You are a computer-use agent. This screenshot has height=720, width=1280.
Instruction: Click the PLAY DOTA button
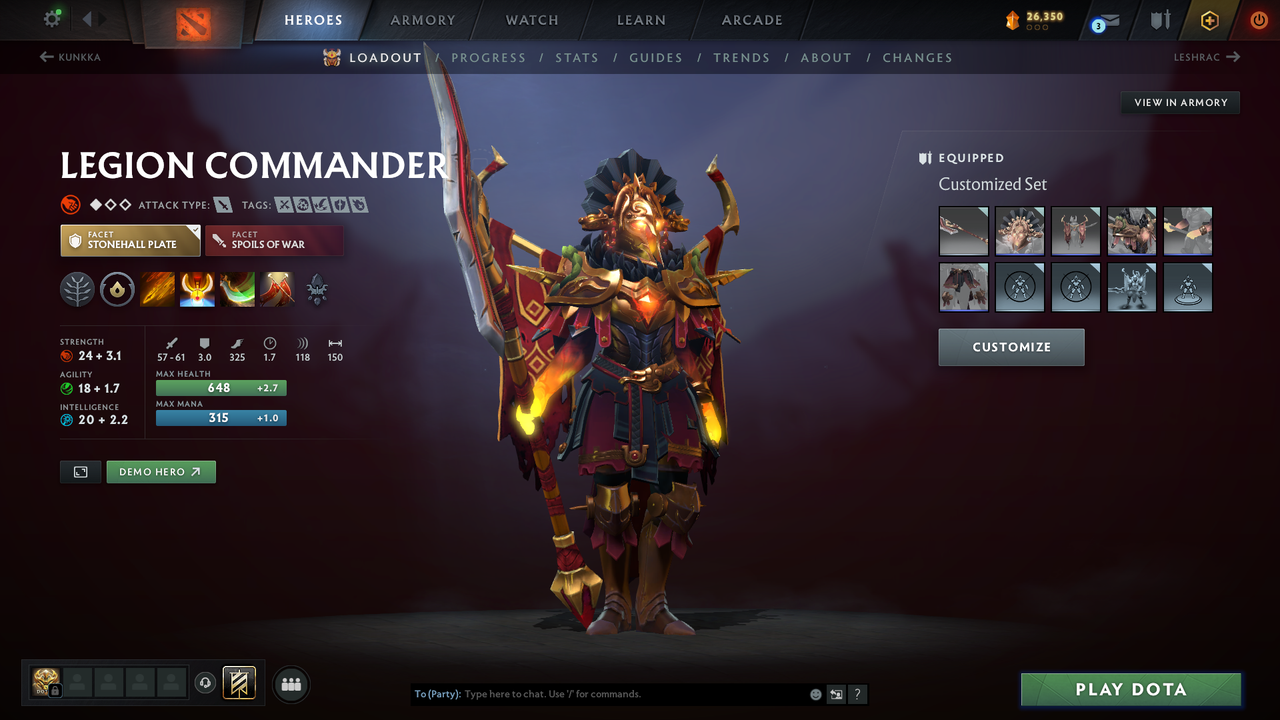click(x=1130, y=689)
